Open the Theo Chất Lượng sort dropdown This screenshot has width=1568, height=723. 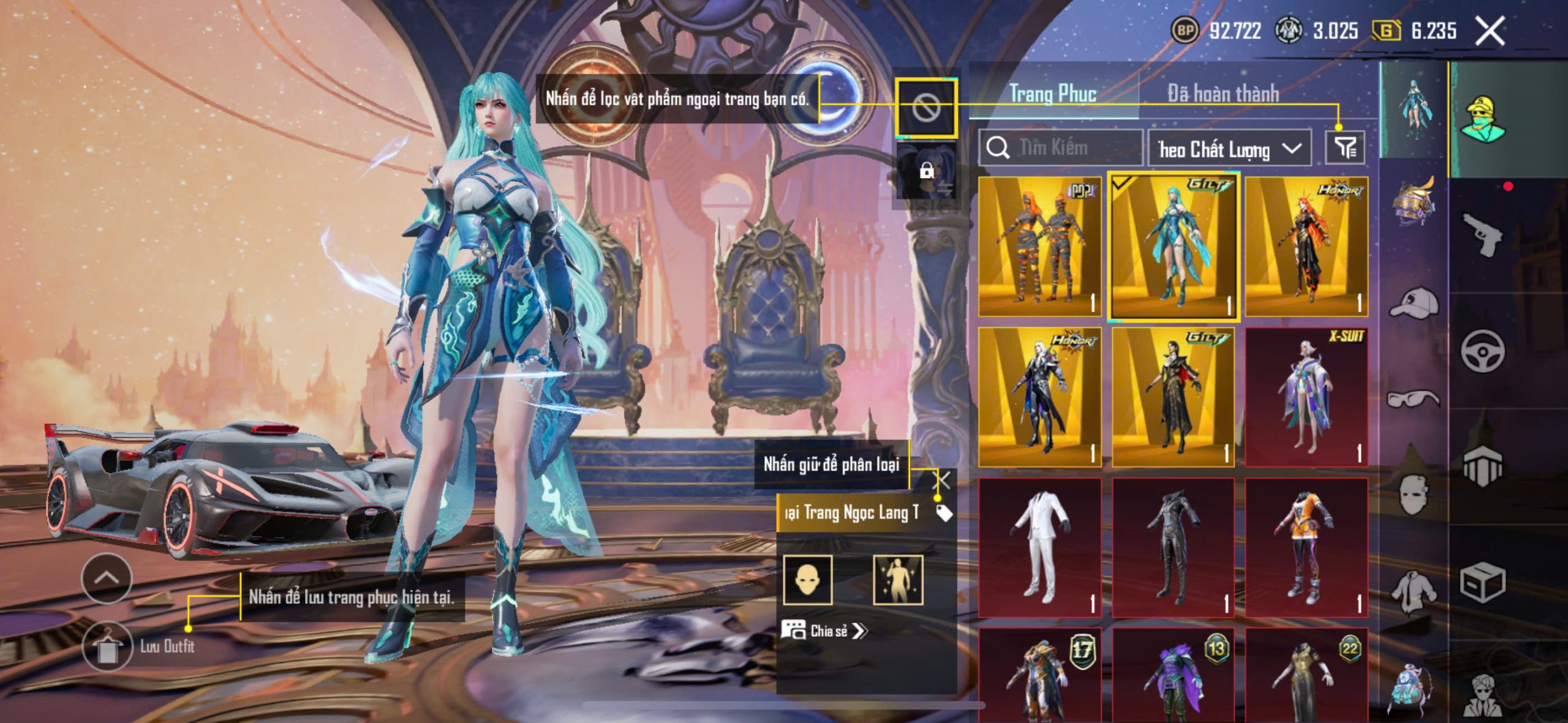[x=1229, y=149]
